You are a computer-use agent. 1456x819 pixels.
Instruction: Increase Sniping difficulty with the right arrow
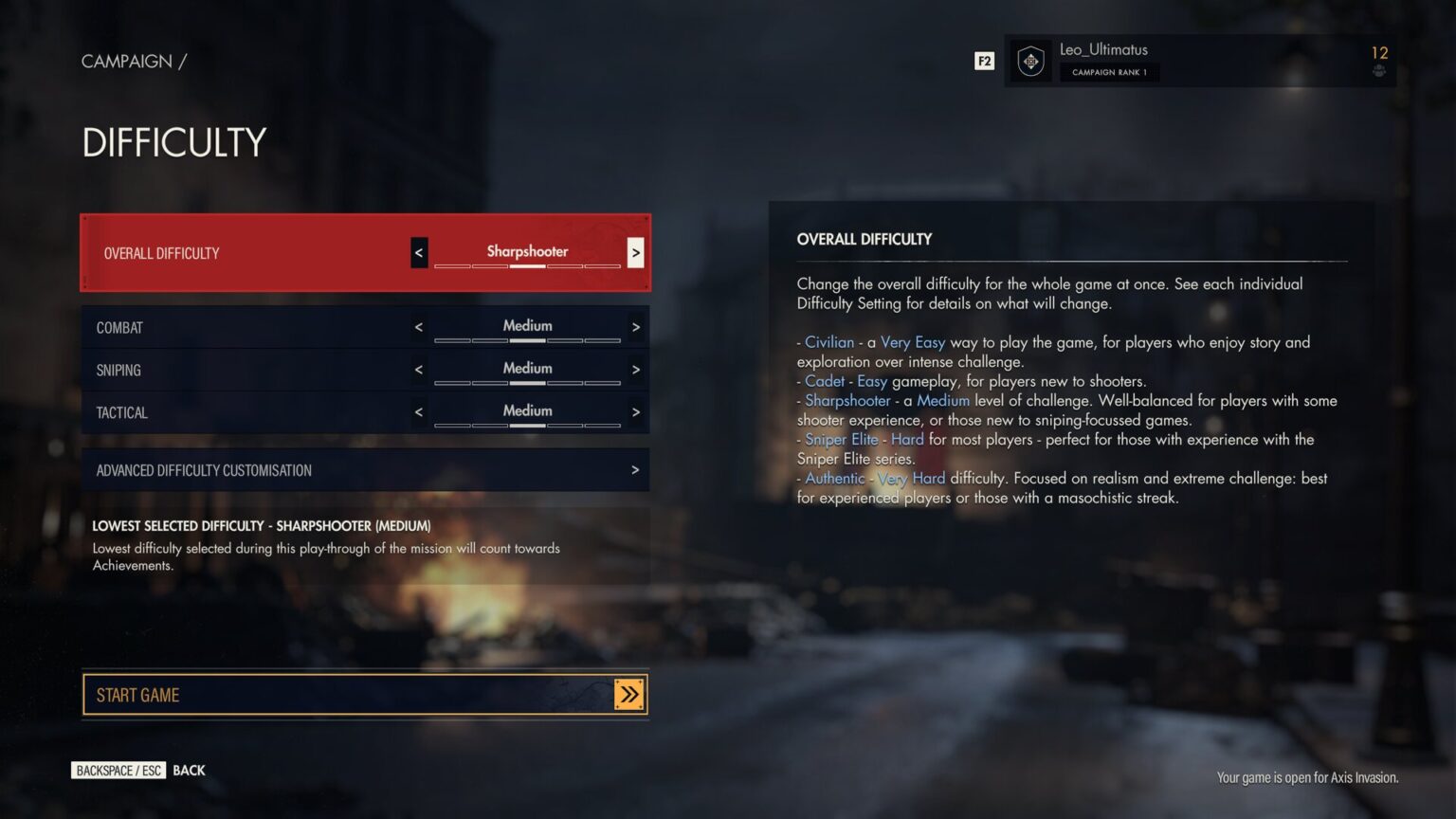pos(635,369)
